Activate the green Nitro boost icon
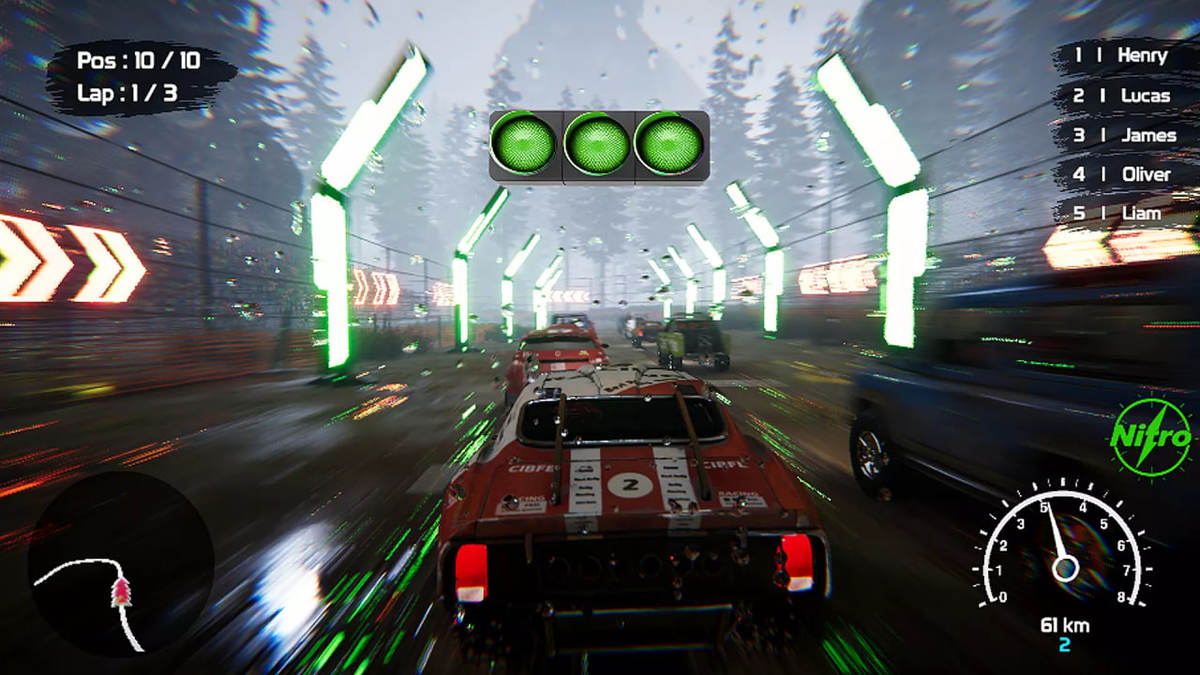 point(1151,437)
